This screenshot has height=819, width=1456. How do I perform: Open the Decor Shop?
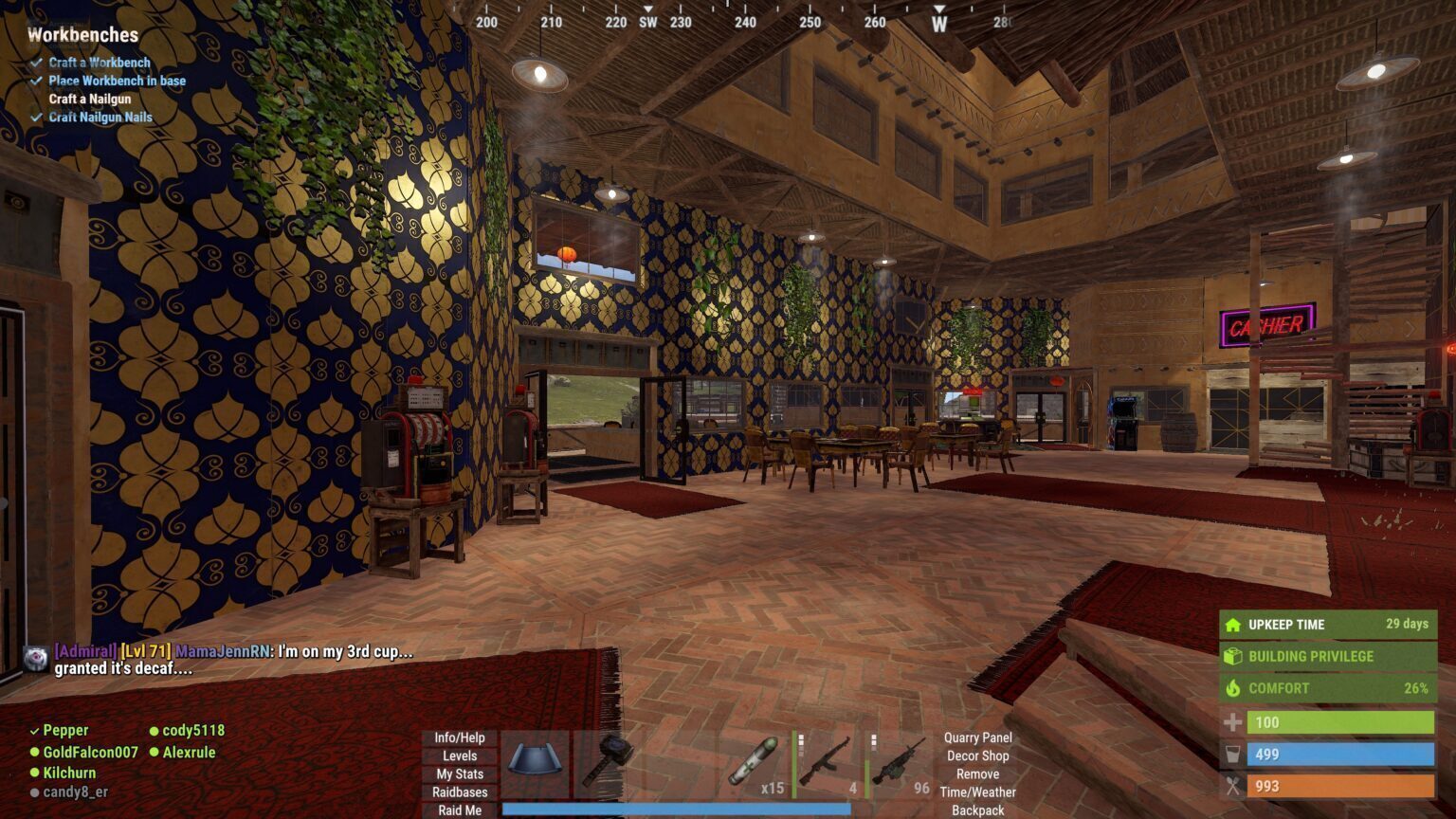point(977,755)
